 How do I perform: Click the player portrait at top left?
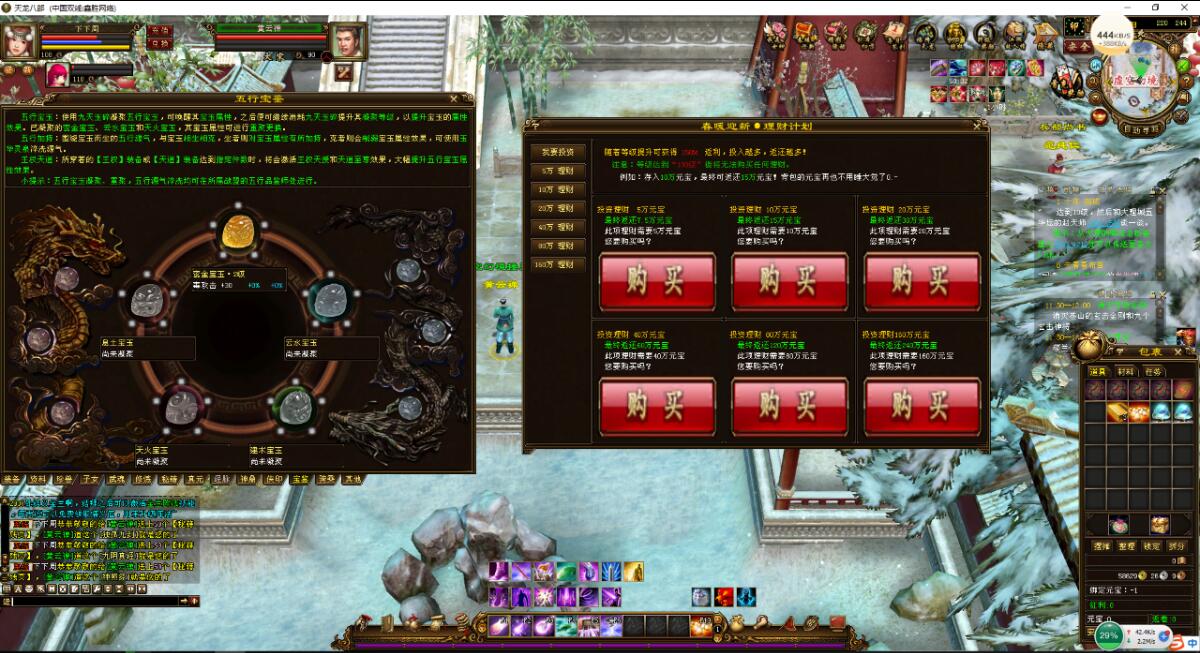[18, 41]
